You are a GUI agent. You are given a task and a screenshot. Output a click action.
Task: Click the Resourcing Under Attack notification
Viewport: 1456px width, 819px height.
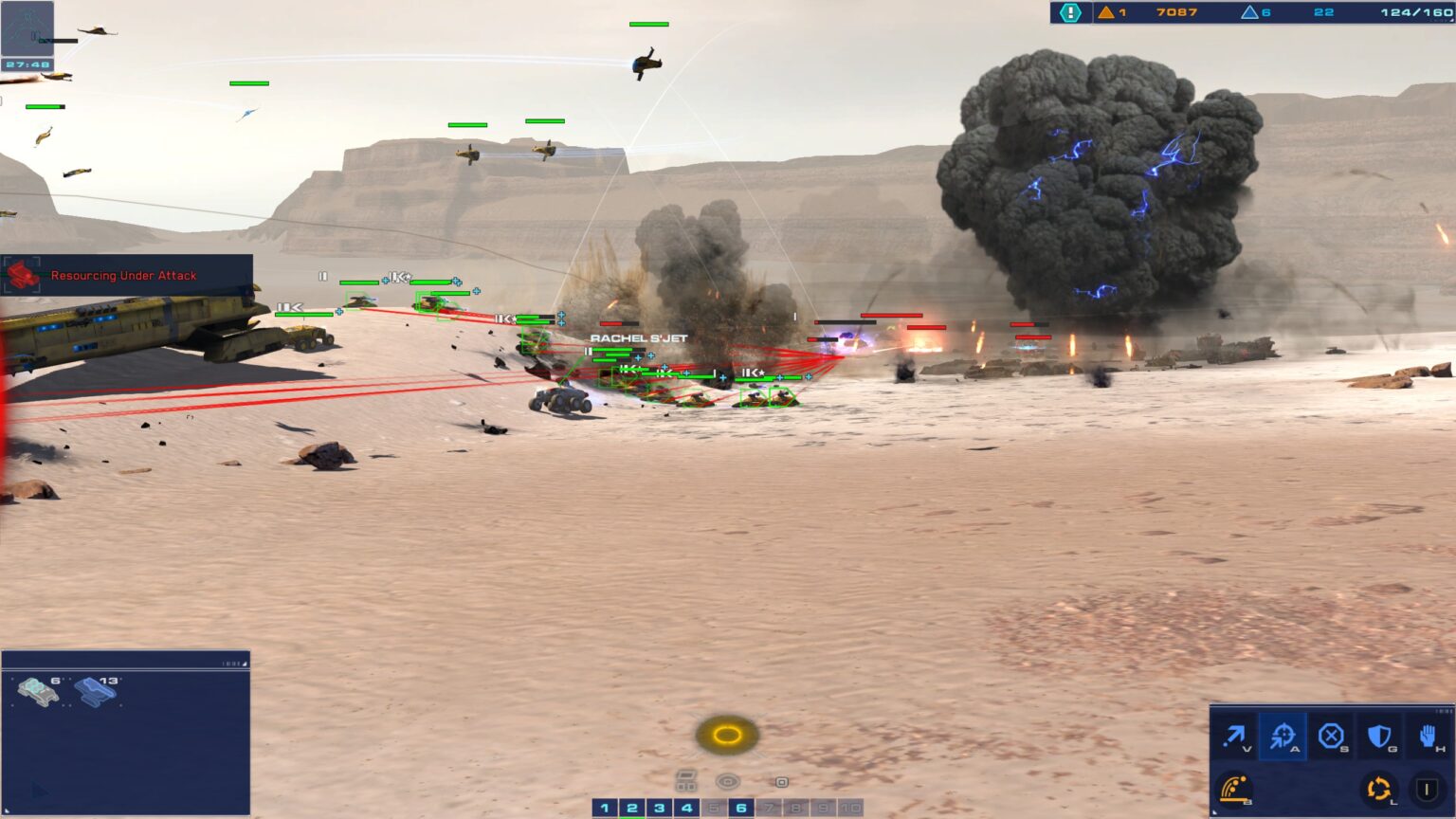click(122, 275)
